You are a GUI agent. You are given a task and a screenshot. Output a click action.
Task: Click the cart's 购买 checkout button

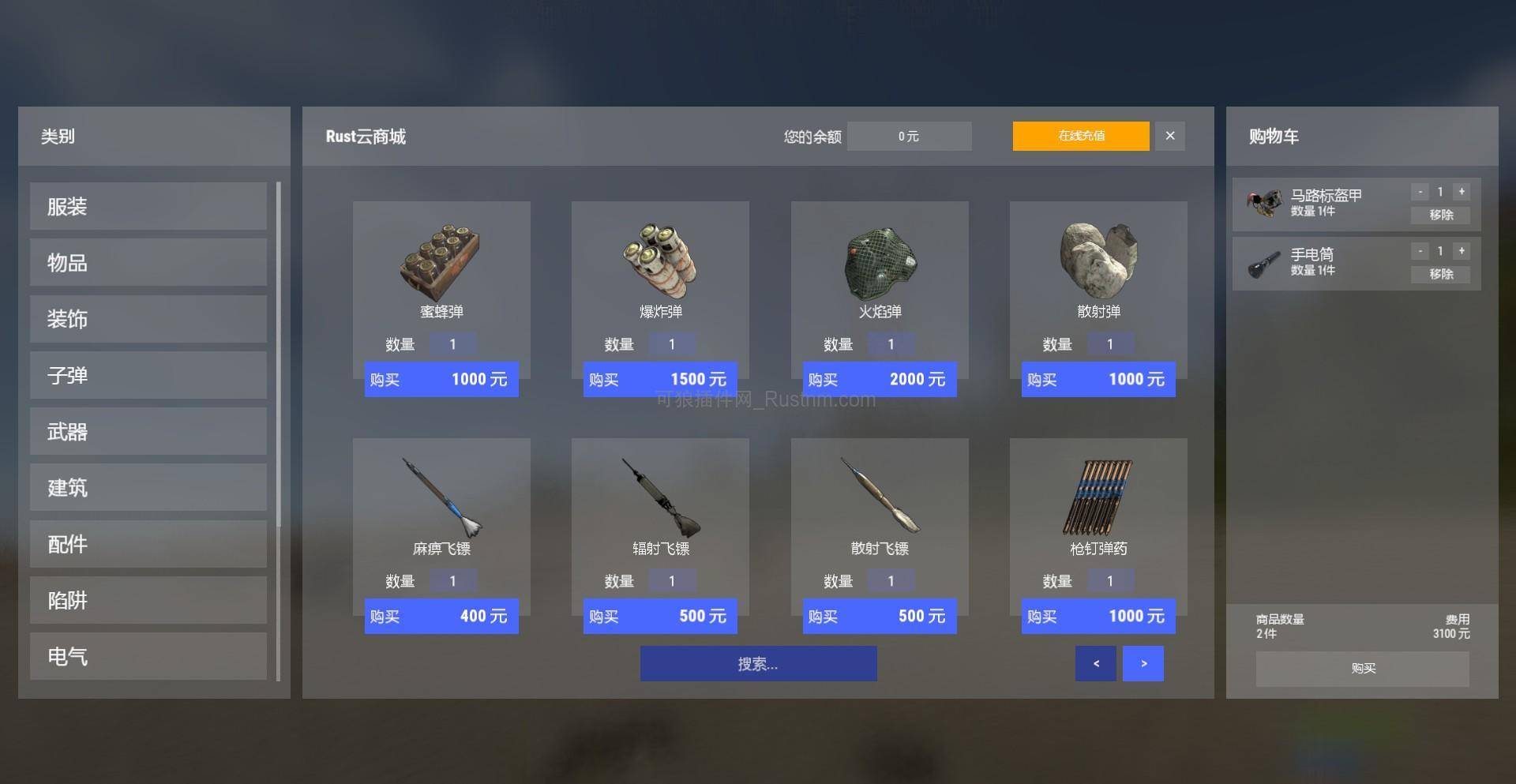pos(1361,669)
